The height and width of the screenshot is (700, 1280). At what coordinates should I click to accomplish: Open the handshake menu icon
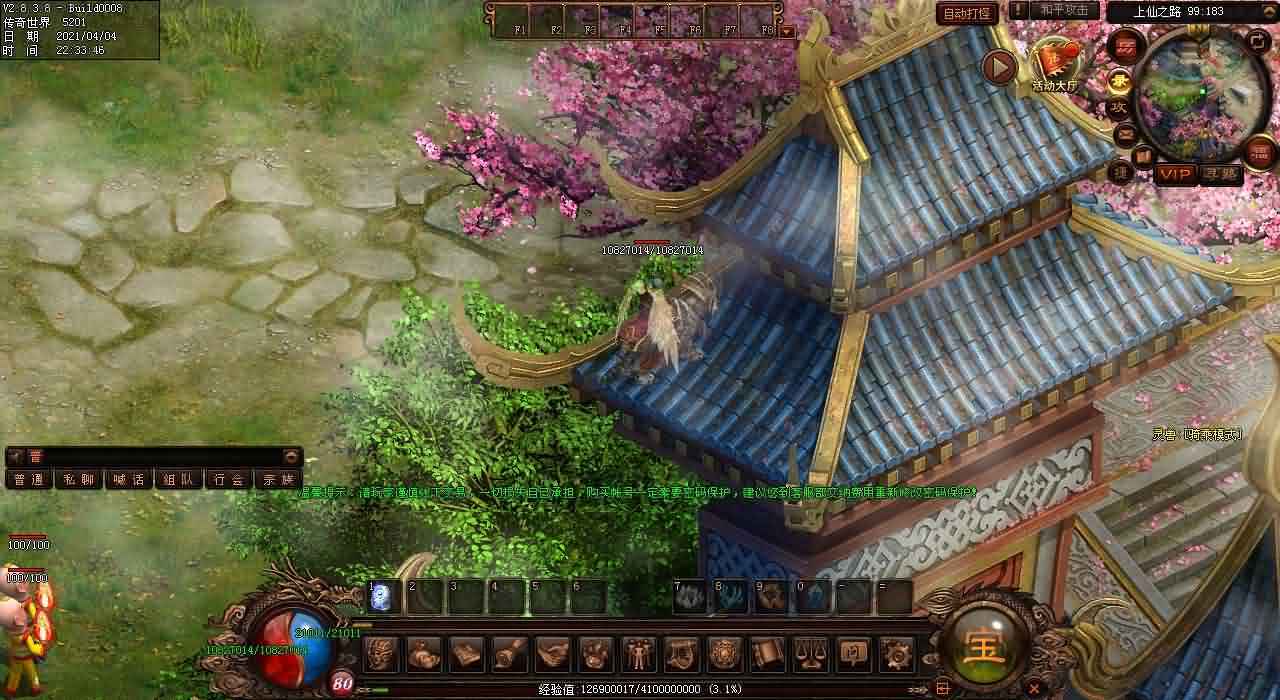pos(552,654)
